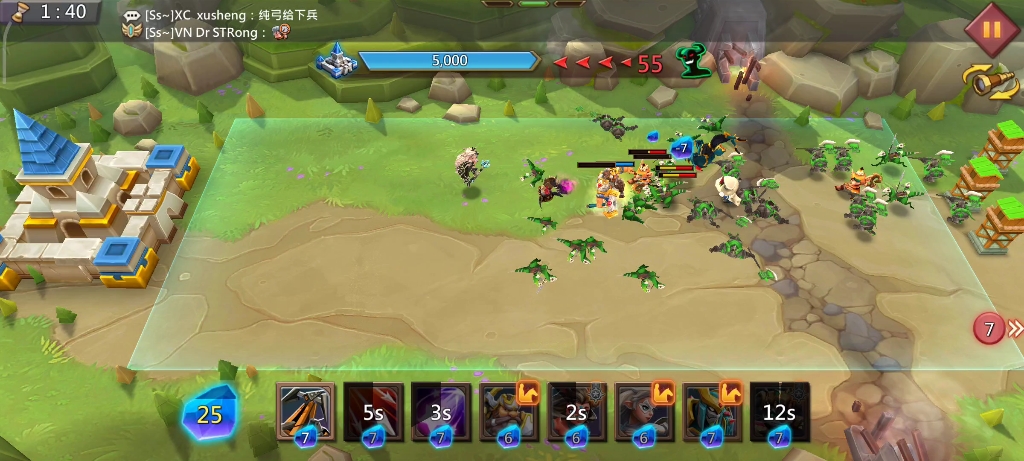This screenshot has width=1024, height=461.
Task: Select the card on 12s cooldown
Action: pyautogui.click(x=779, y=411)
